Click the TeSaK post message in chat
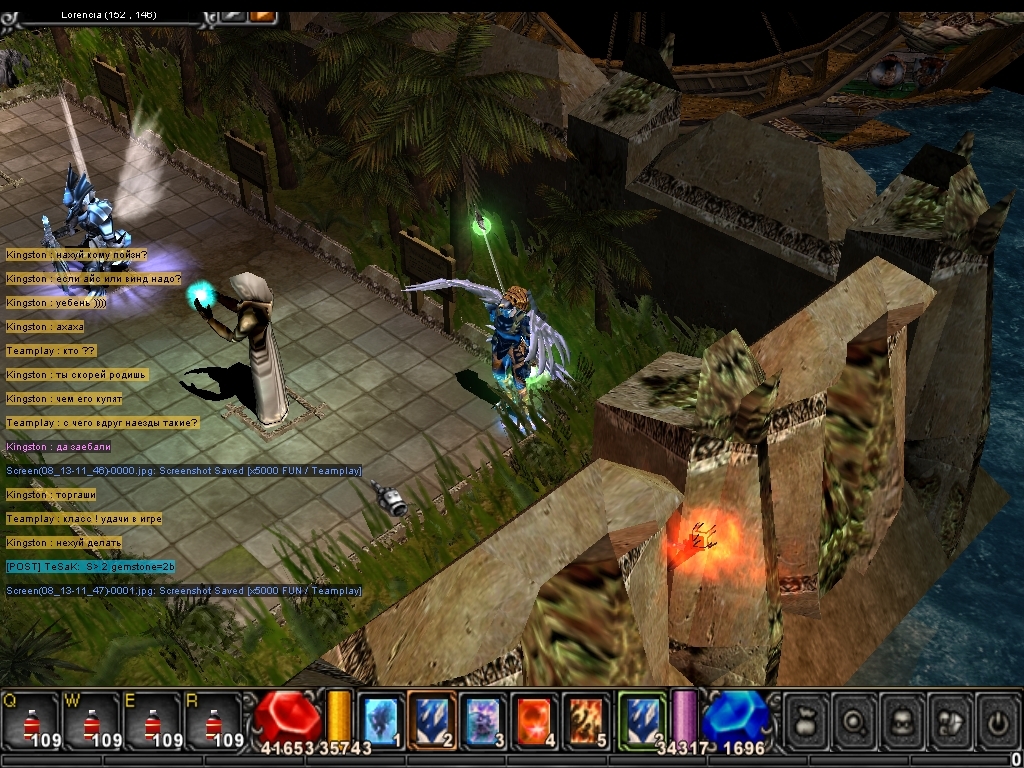 click(x=90, y=567)
